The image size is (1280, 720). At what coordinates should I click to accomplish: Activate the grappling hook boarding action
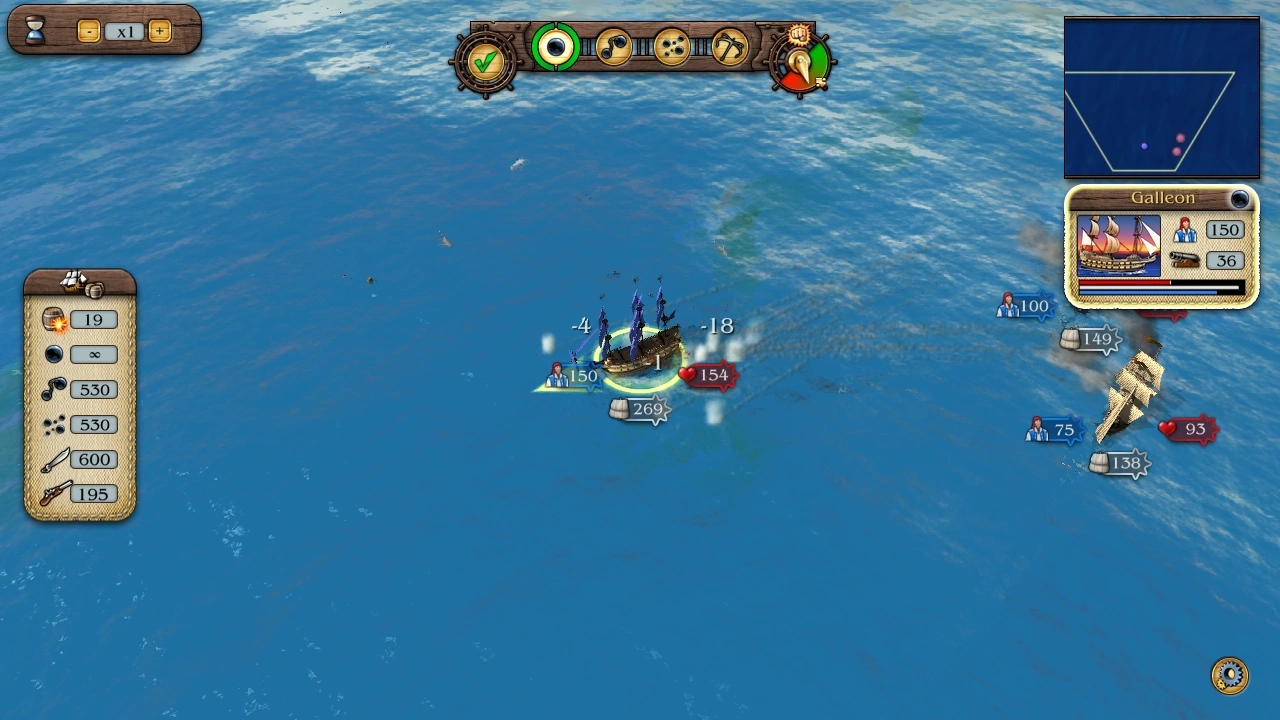tap(729, 47)
